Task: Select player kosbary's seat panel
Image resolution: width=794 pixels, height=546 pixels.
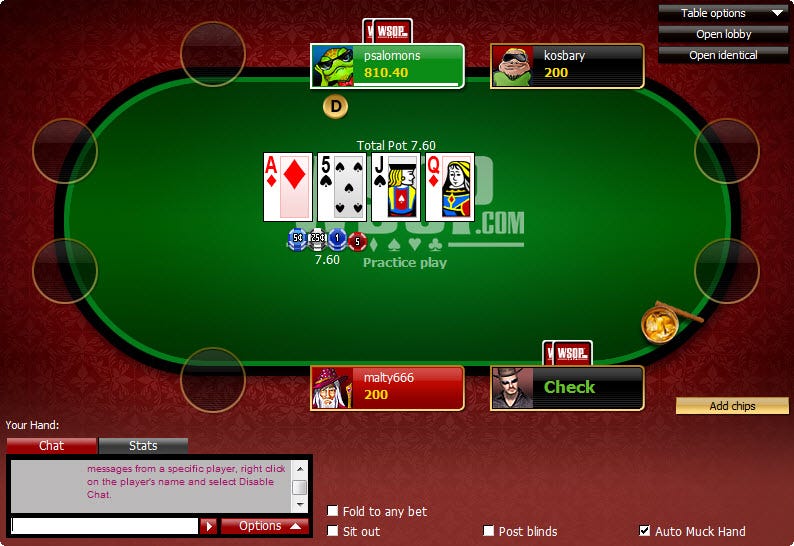Action: click(x=567, y=66)
